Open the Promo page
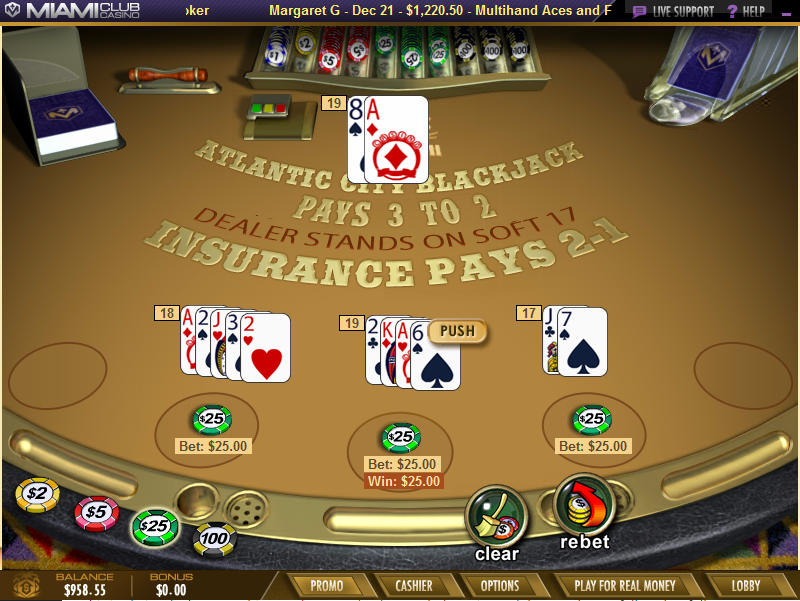This screenshot has width=800, height=601. 327,586
